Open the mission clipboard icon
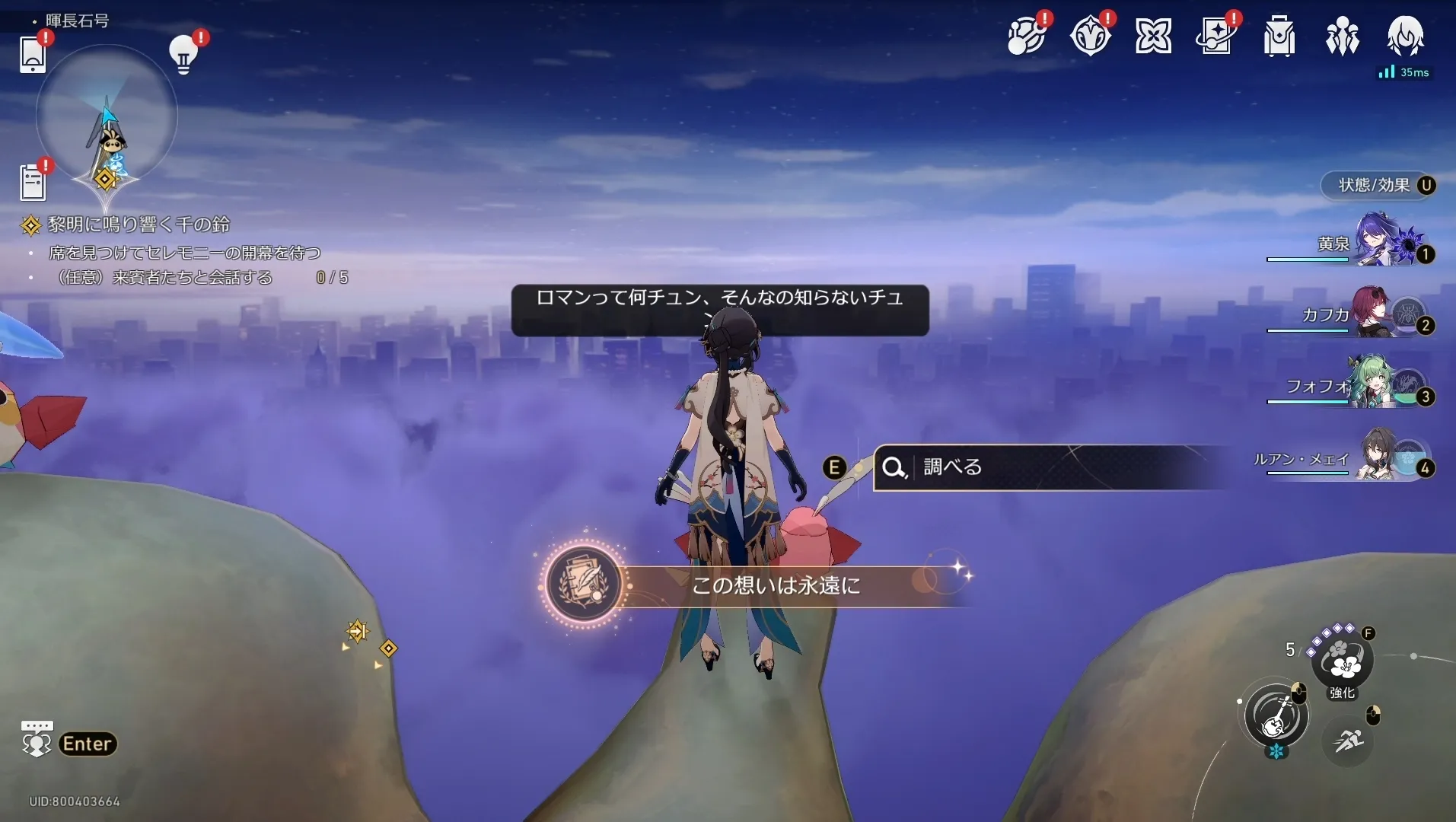The height and width of the screenshot is (822, 1456). tap(33, 183)
